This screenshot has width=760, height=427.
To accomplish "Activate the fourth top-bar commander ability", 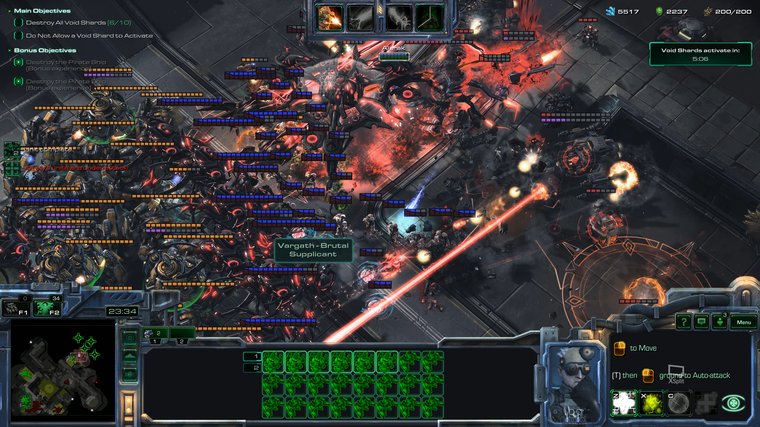I will (430, 17).
